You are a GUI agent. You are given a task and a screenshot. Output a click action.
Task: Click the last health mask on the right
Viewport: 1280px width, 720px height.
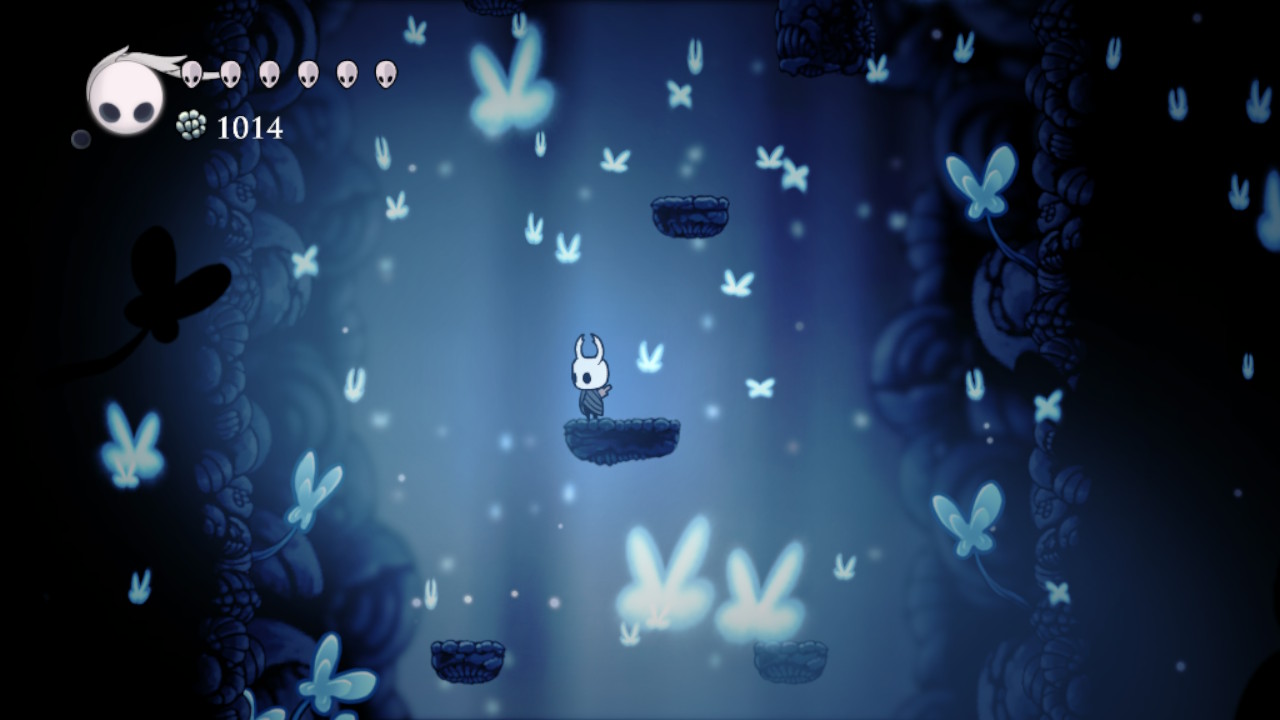pyautogui.click(x=385, y=73)
